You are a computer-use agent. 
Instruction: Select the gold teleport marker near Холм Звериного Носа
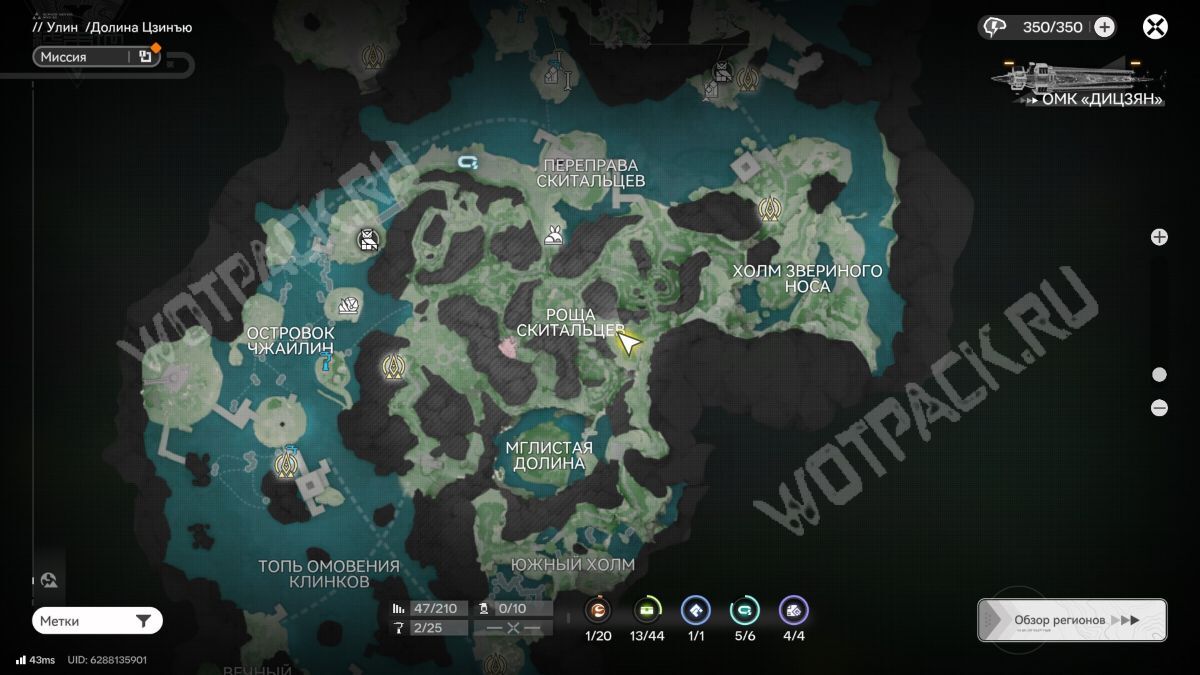click(x=769, y=209)
